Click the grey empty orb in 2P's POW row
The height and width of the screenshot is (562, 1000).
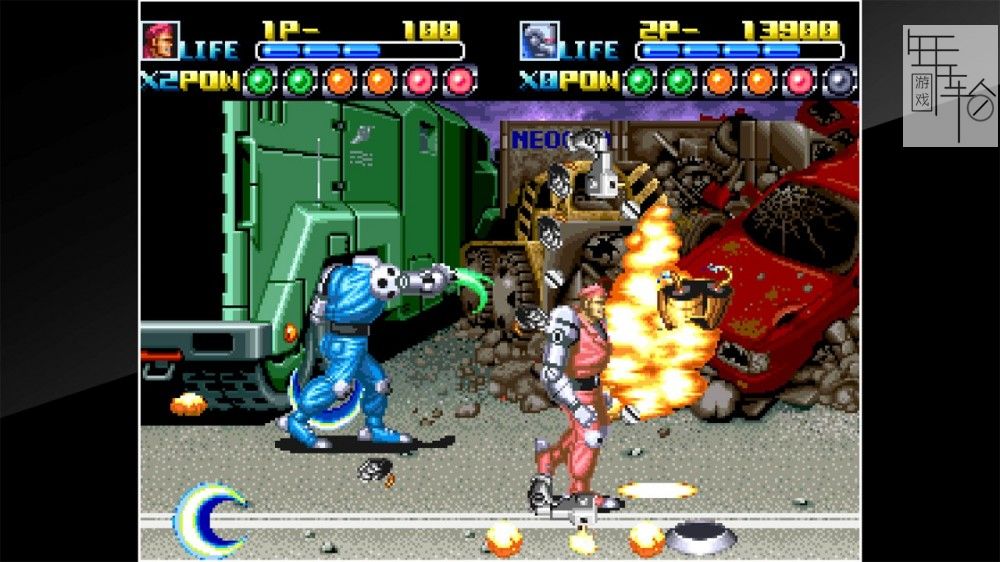coord(841,80)
